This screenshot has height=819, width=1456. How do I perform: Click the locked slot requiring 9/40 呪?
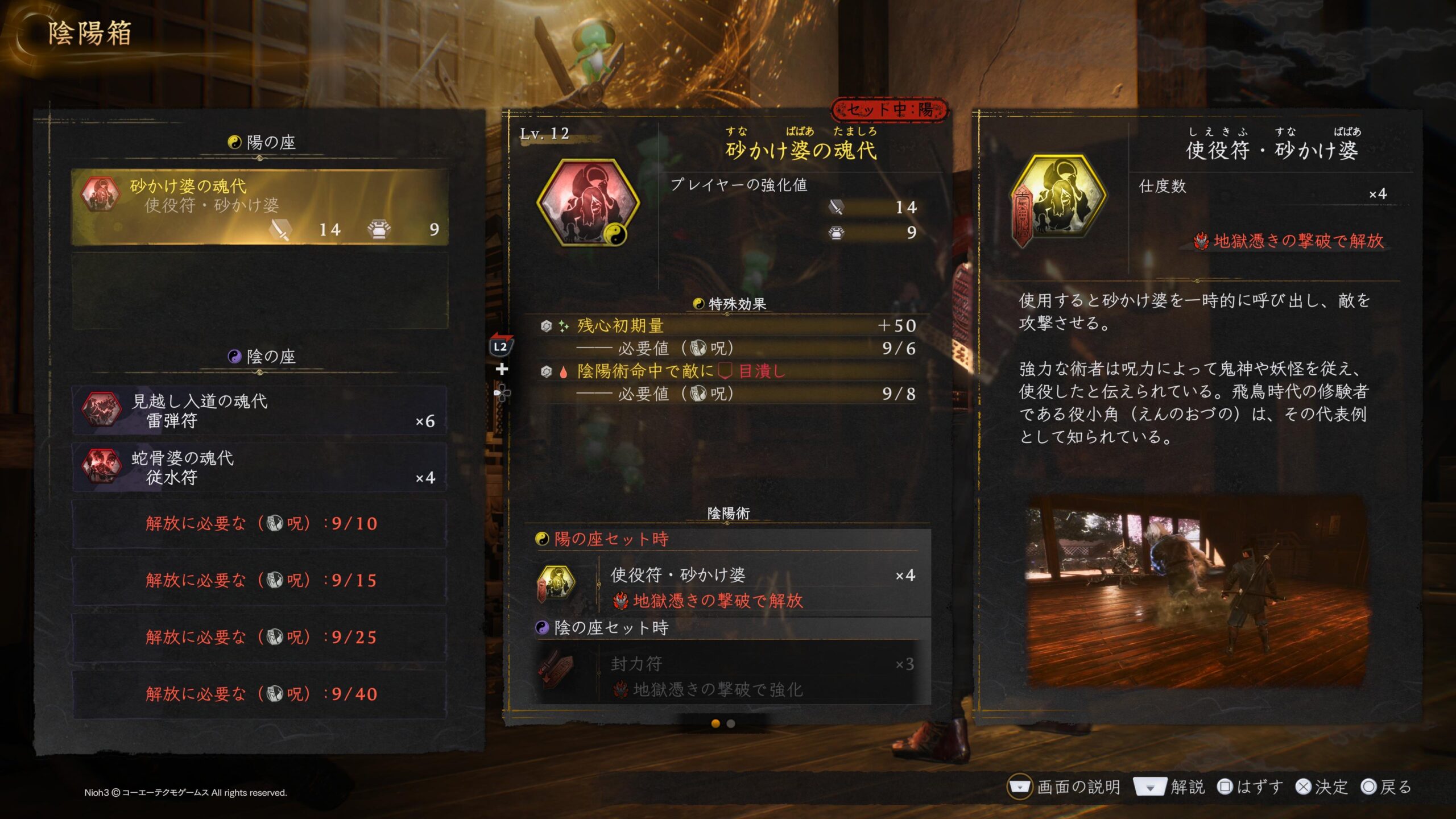pos(259,694)
